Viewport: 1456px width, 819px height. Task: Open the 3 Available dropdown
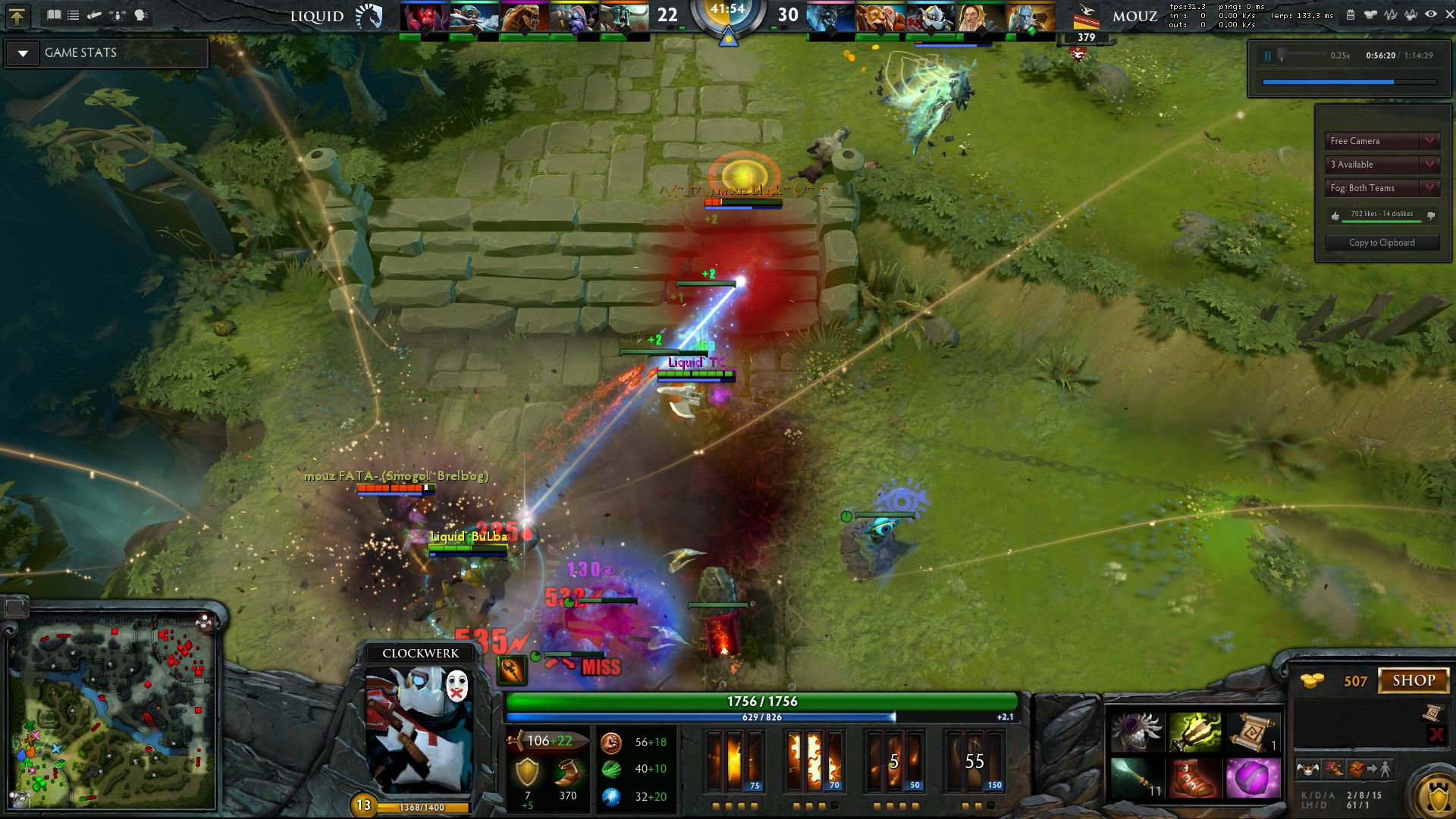(1382, 165)
